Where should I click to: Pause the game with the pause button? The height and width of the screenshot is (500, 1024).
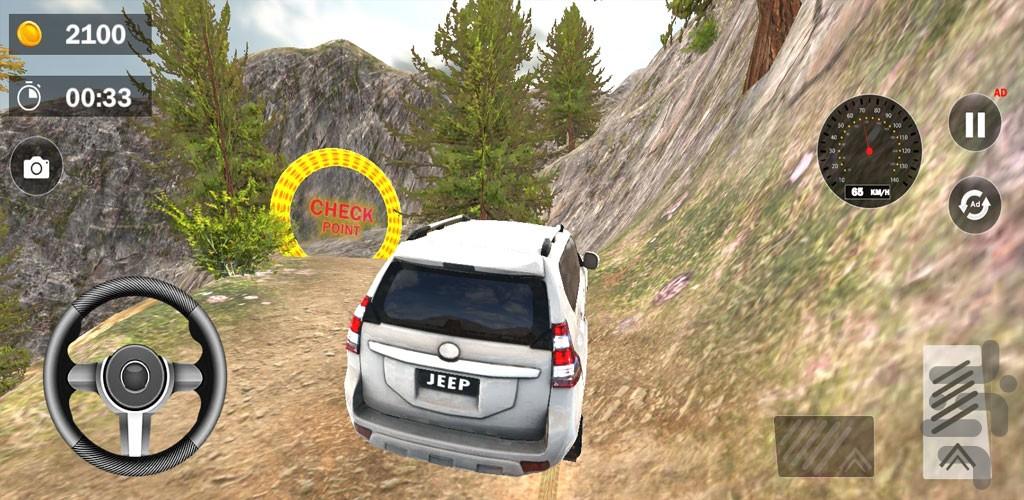point(974,123)
